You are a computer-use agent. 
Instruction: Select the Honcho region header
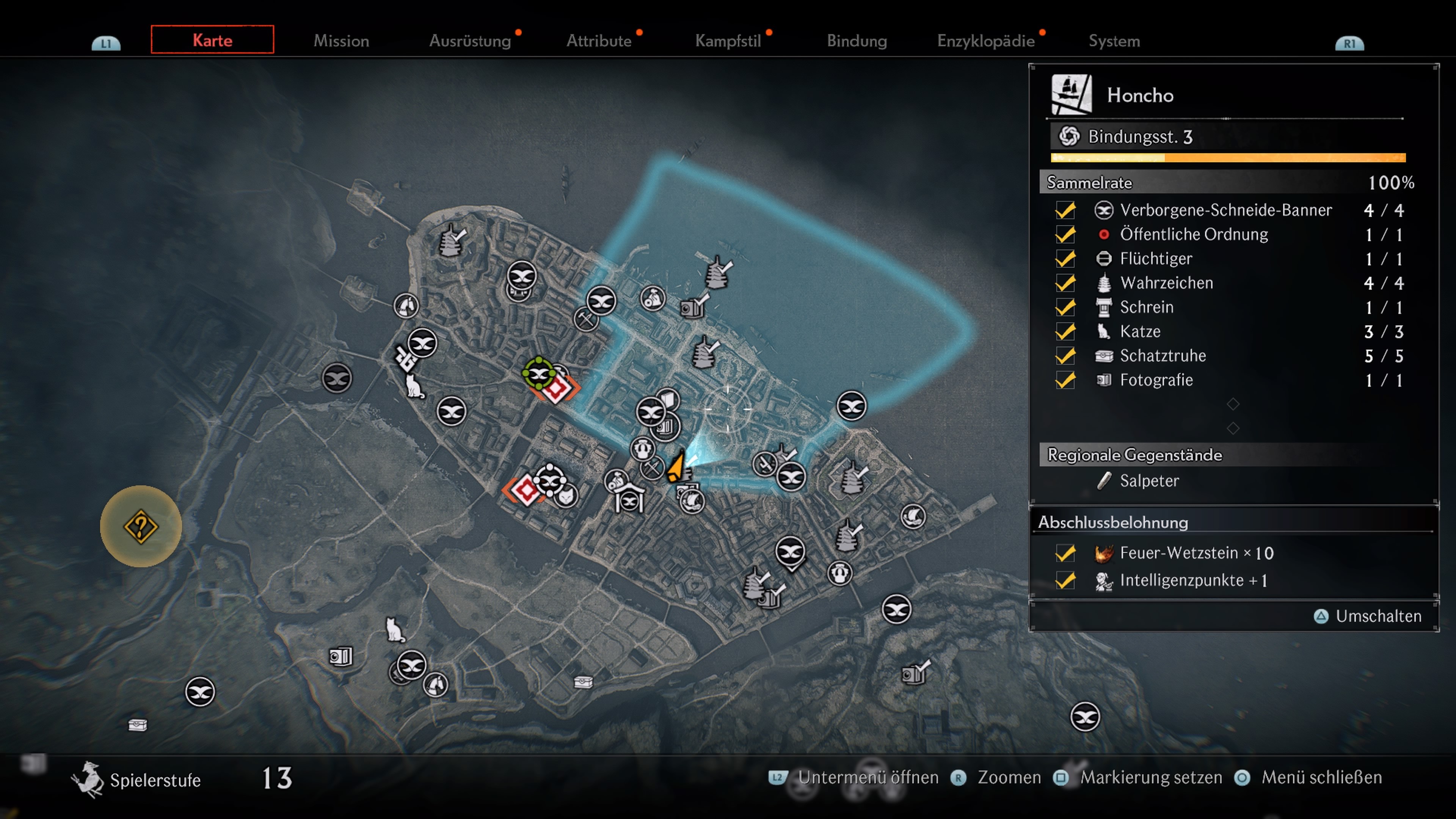coord(1139,95)
